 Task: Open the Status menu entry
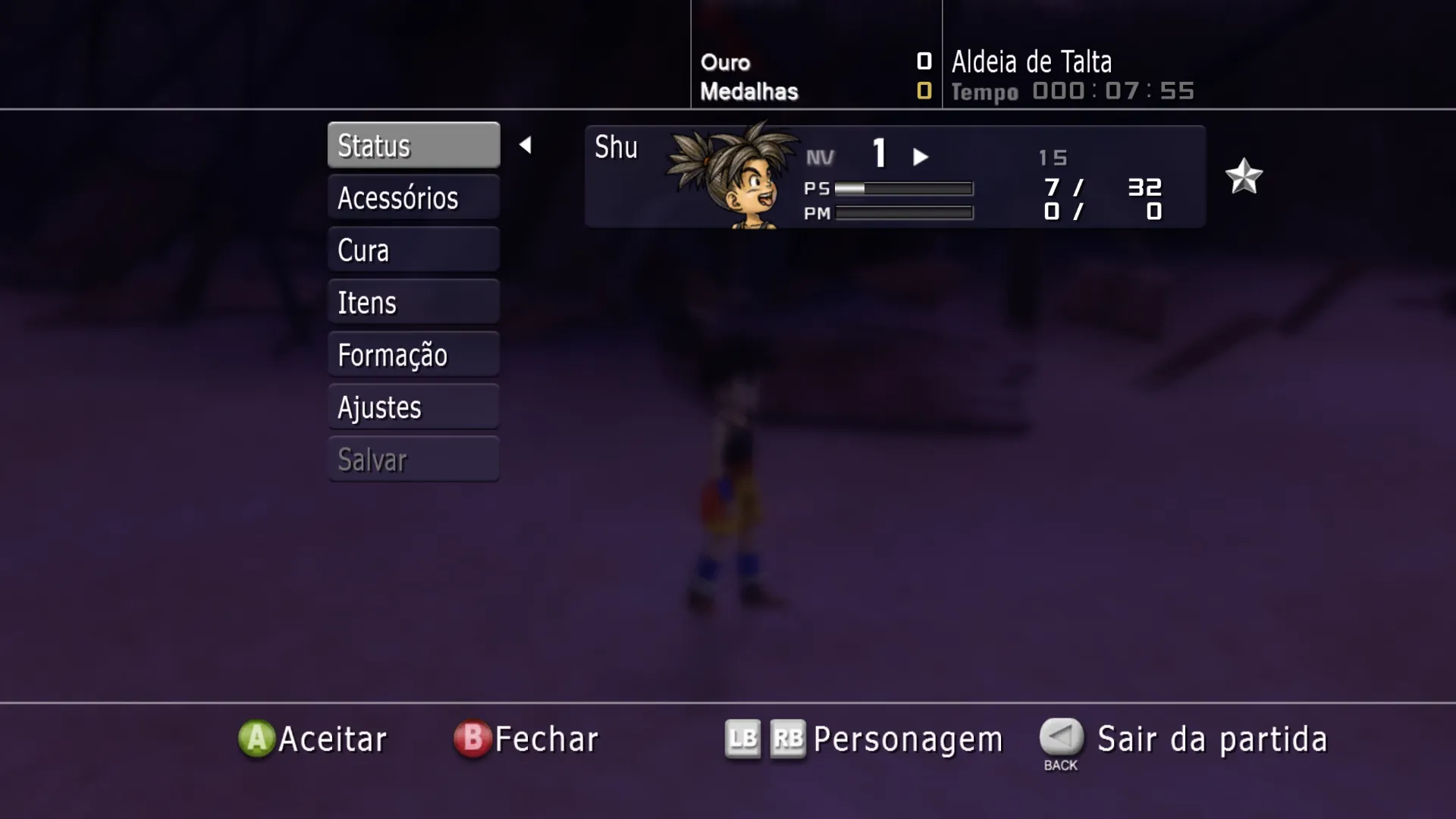[x=413, y=145]
